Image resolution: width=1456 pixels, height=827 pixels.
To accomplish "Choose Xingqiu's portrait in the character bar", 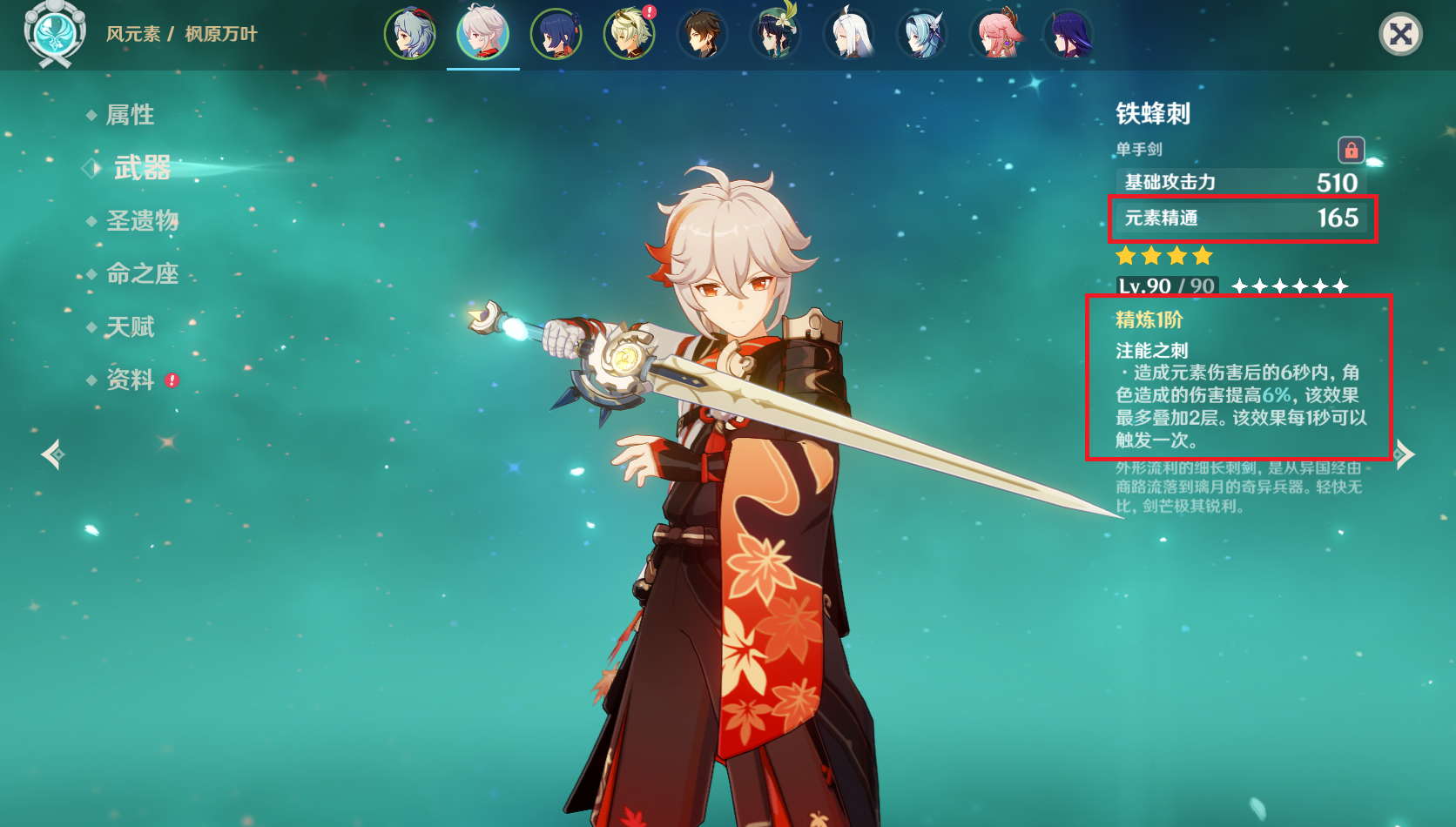I will 556,35.
